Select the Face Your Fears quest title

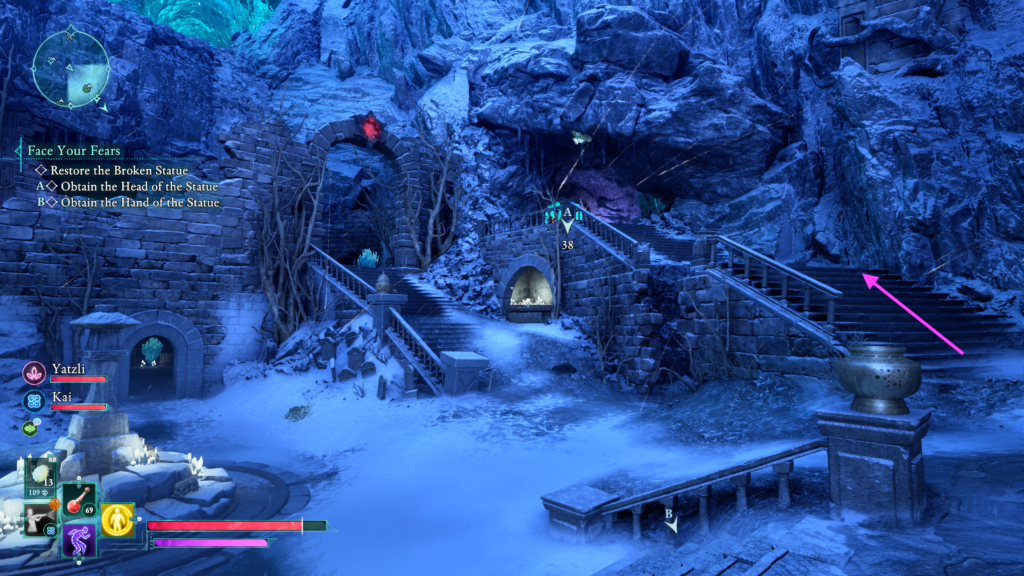point(74,151)
